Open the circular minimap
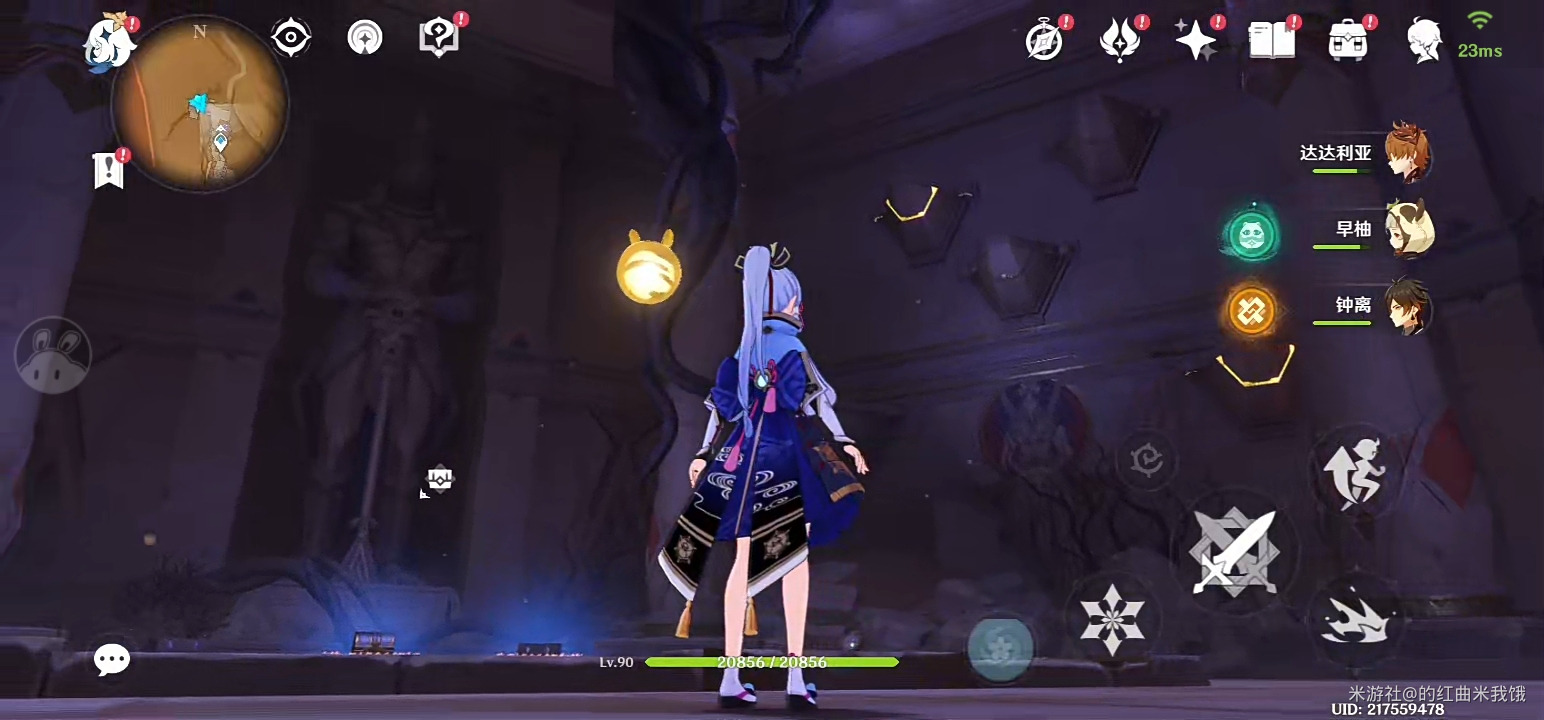1544x720 pixels. (x=200, y=105)
